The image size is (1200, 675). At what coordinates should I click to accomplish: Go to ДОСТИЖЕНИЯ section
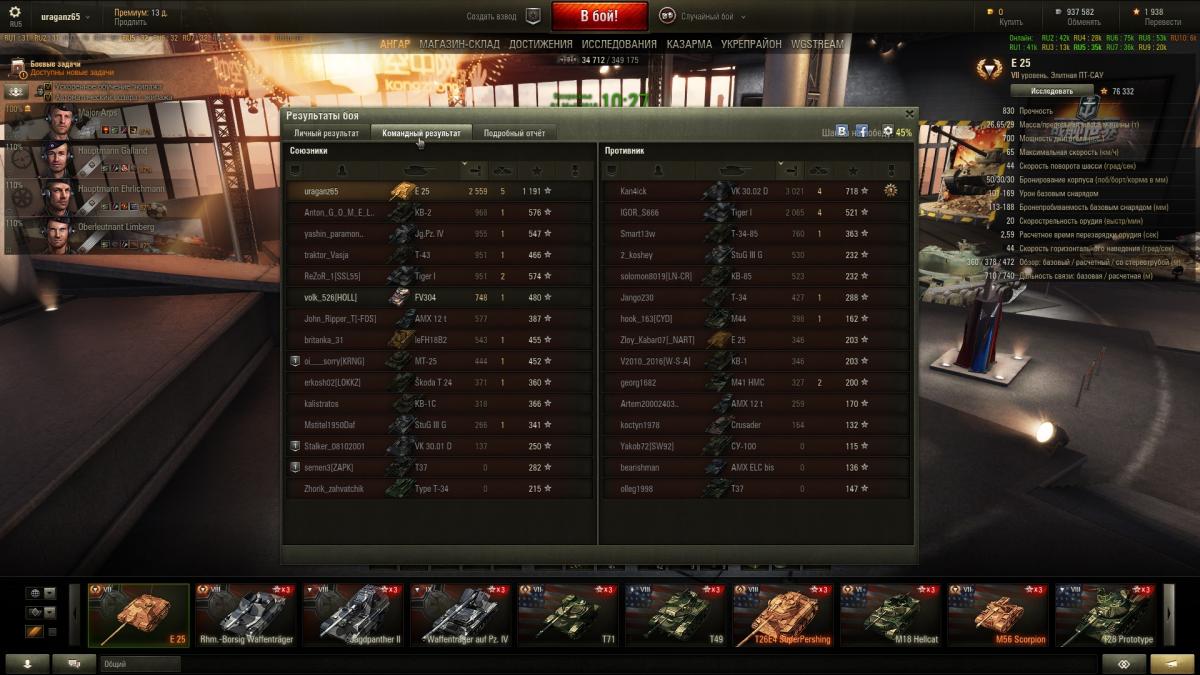[540, 44]
